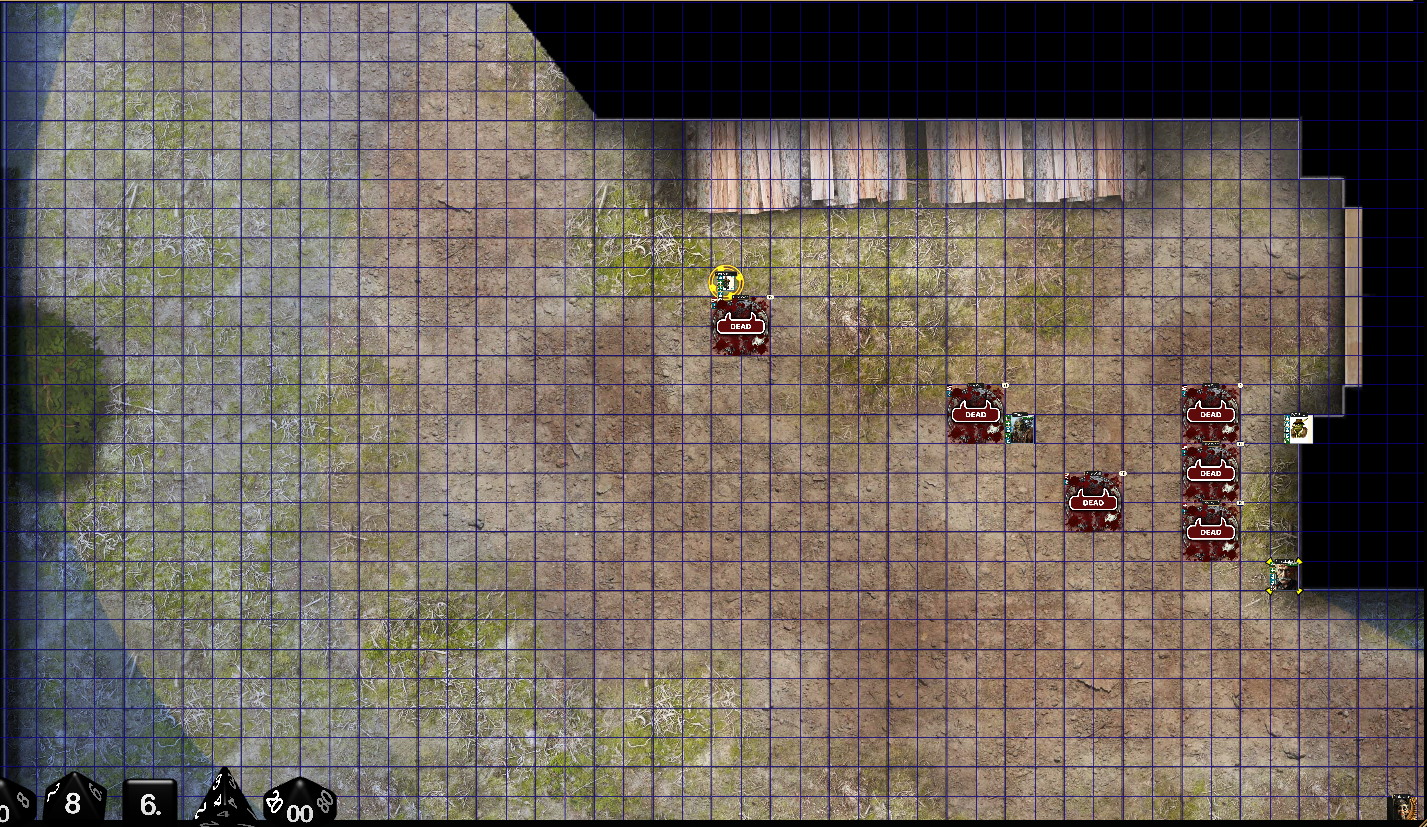Select the old man portrait token with yellow handles
The width and height of the screenshot is (1427, 827).
(x=1284, y=578)
